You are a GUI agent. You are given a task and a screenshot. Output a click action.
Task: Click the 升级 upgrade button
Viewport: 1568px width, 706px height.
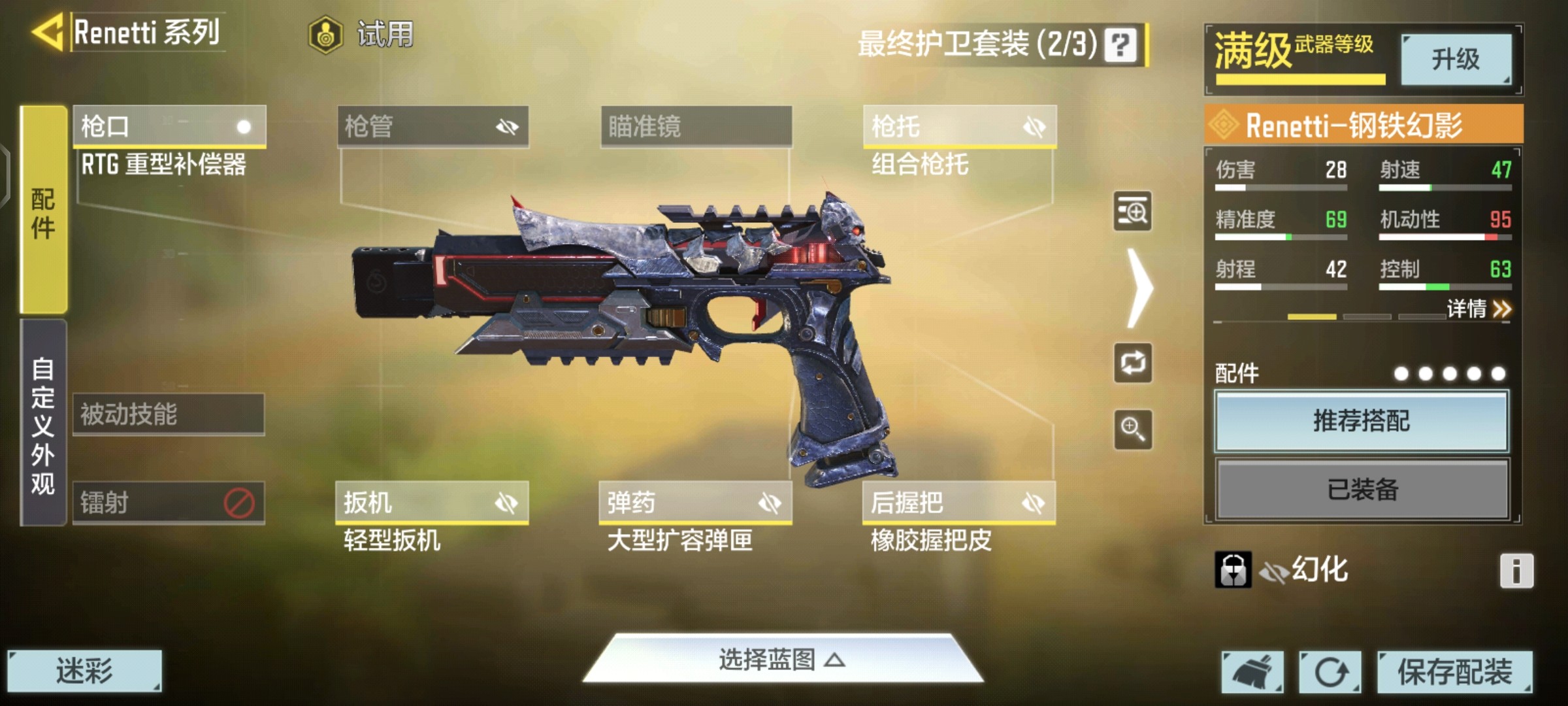click(x=1456, y=59)
